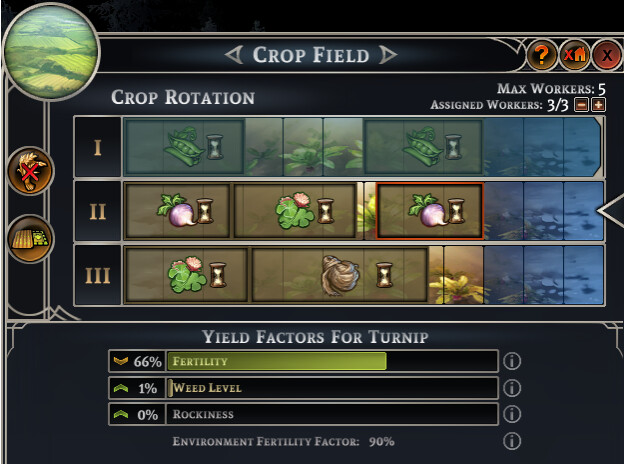Decrease assigned workers with the minus button
624x464 pixels.
(581, 105)
